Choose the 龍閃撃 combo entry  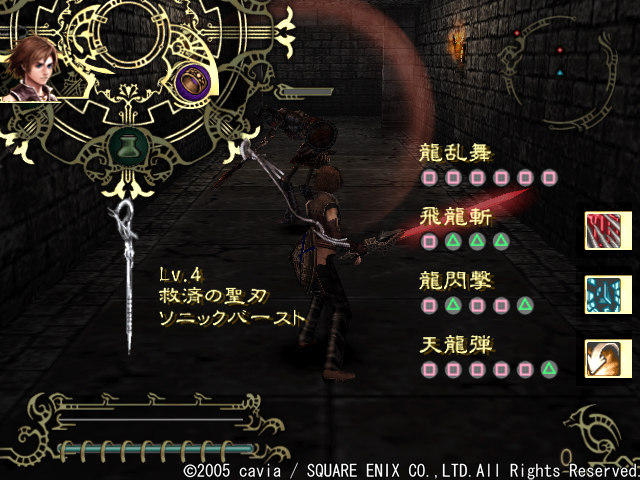pos(454,281)
